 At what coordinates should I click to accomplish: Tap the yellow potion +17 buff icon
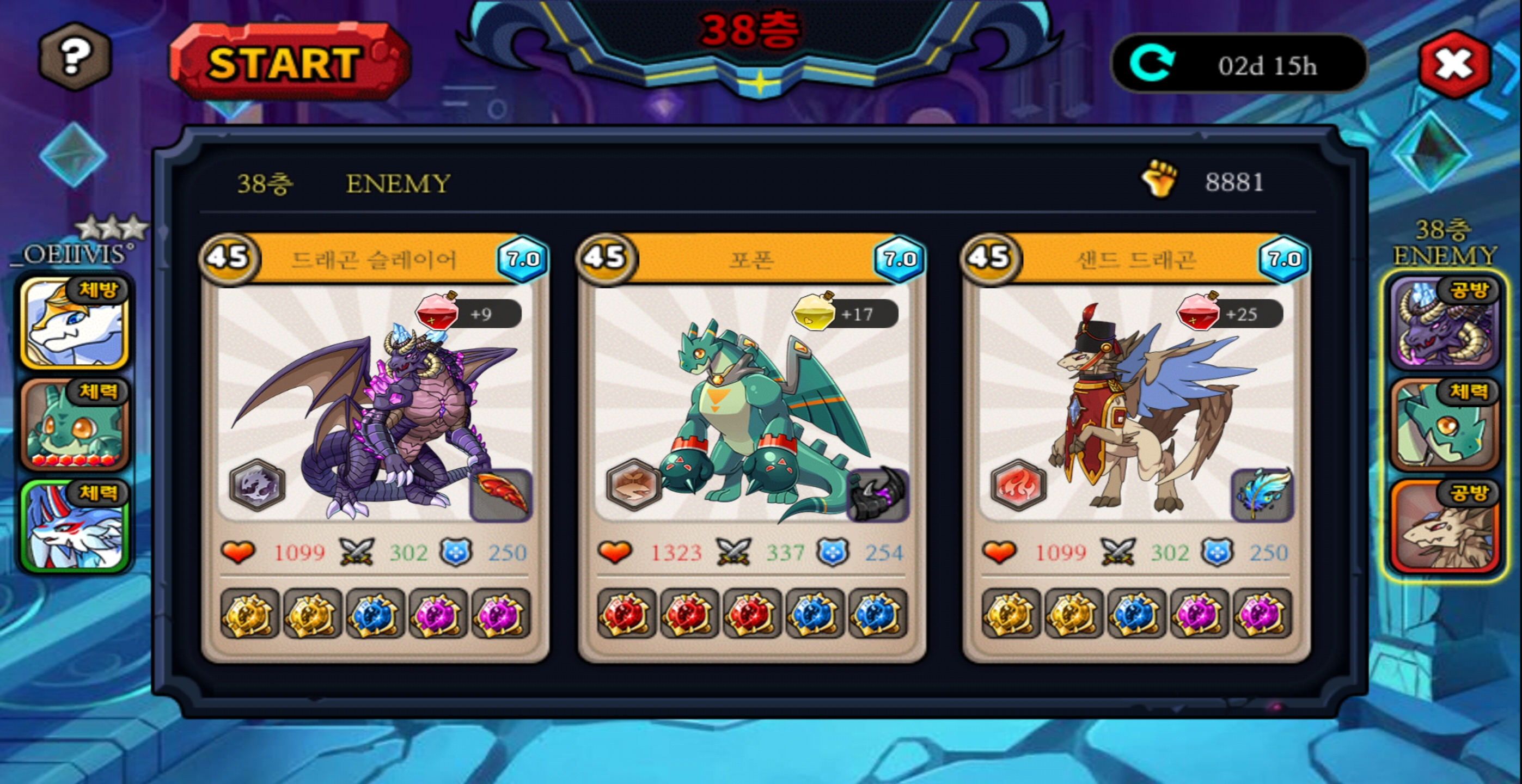click(x=813, y=312)
